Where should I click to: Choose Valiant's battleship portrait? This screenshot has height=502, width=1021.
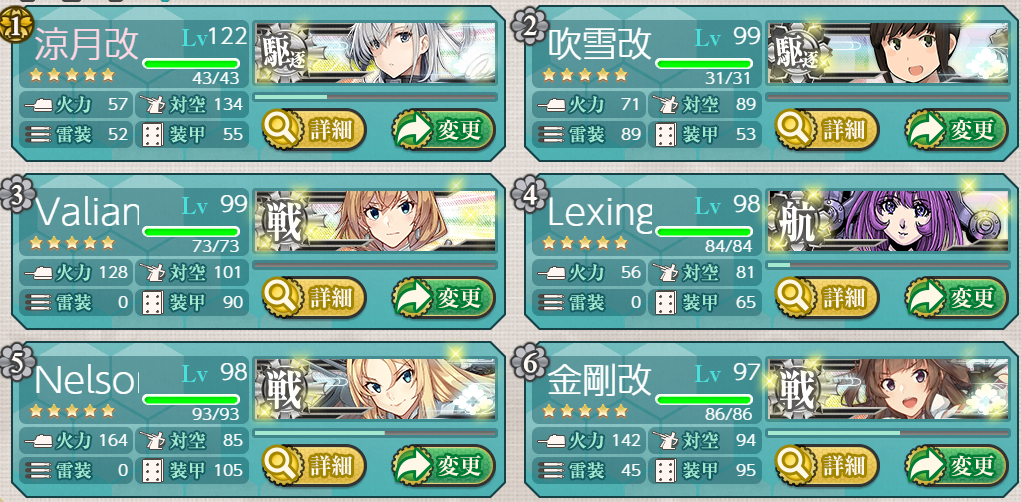pos(376,220)
